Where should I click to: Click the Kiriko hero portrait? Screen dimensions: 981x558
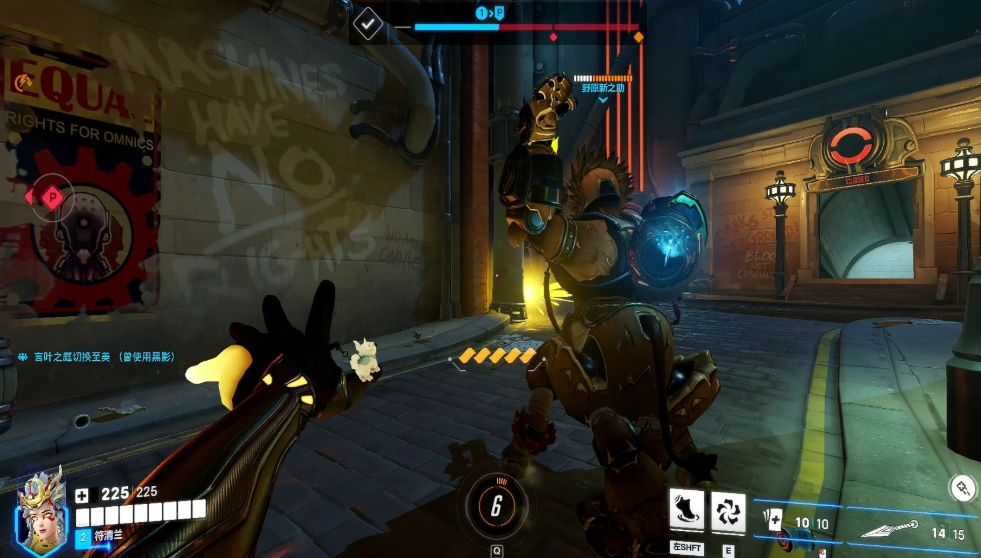tap(38, 514)
